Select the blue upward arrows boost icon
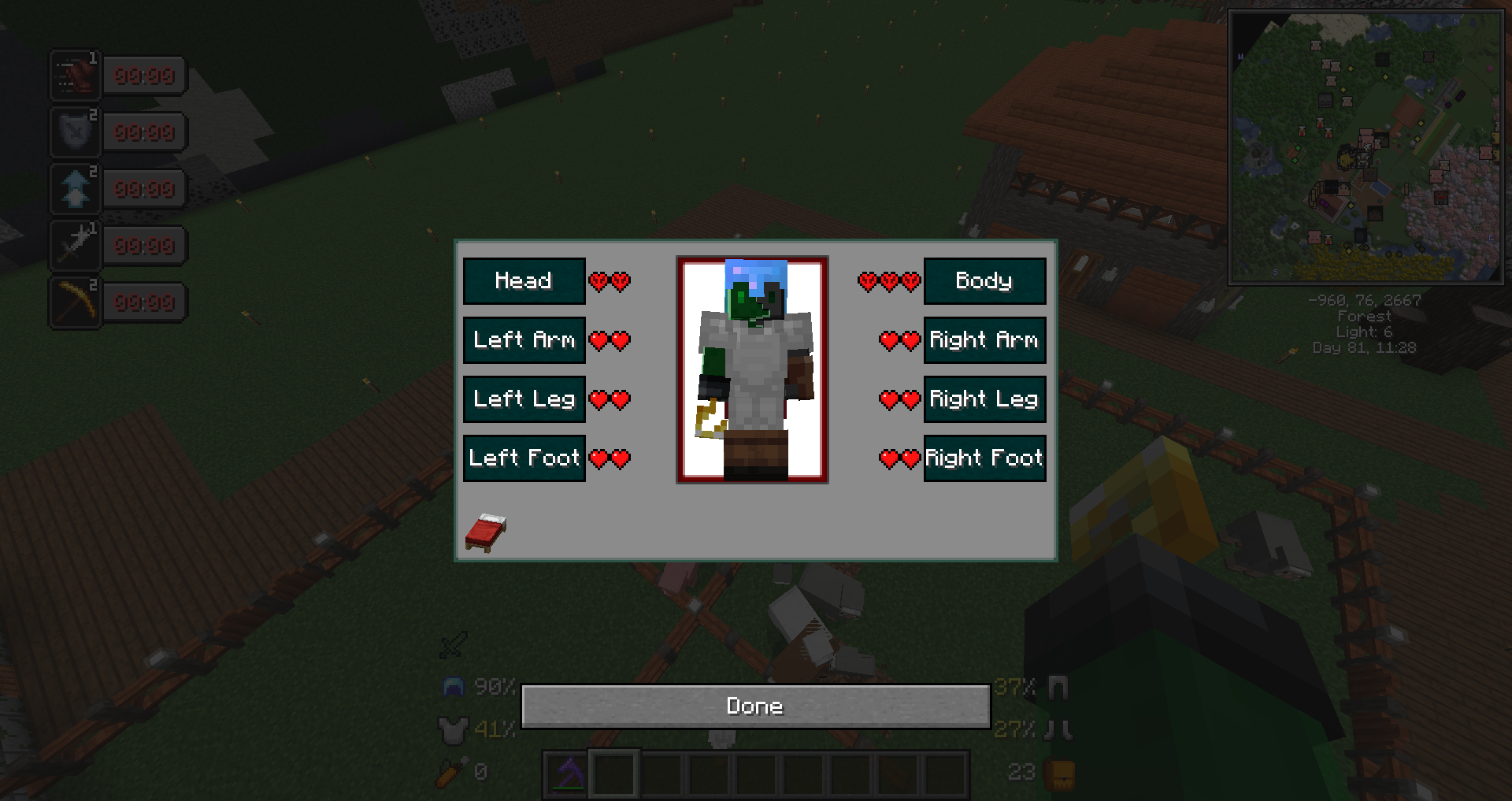The width and height of the screenshot is (1512, 801). coord(75,188)
